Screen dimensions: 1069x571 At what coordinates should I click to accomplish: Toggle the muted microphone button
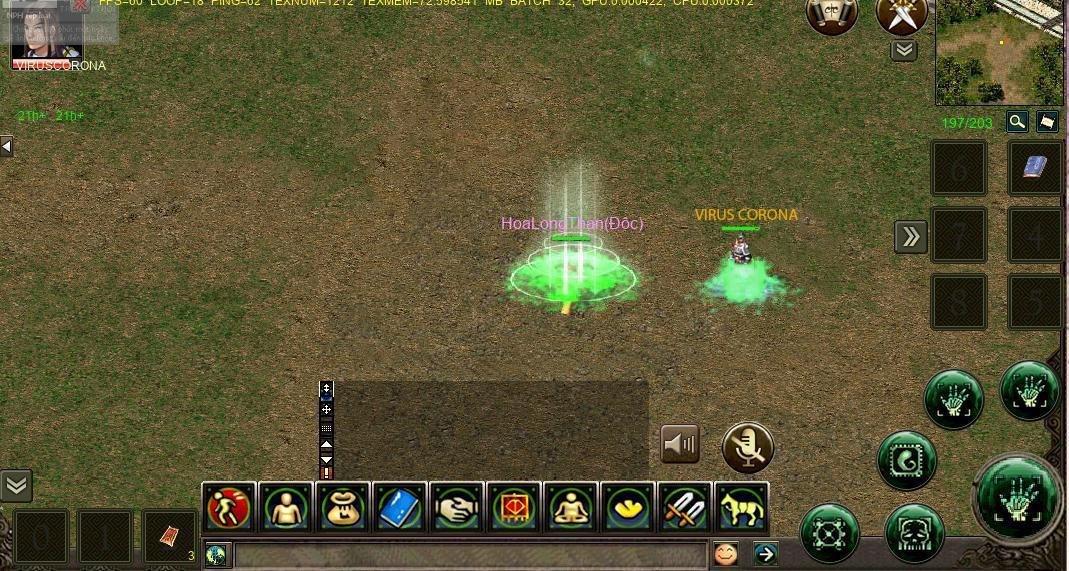coord(748,447)
